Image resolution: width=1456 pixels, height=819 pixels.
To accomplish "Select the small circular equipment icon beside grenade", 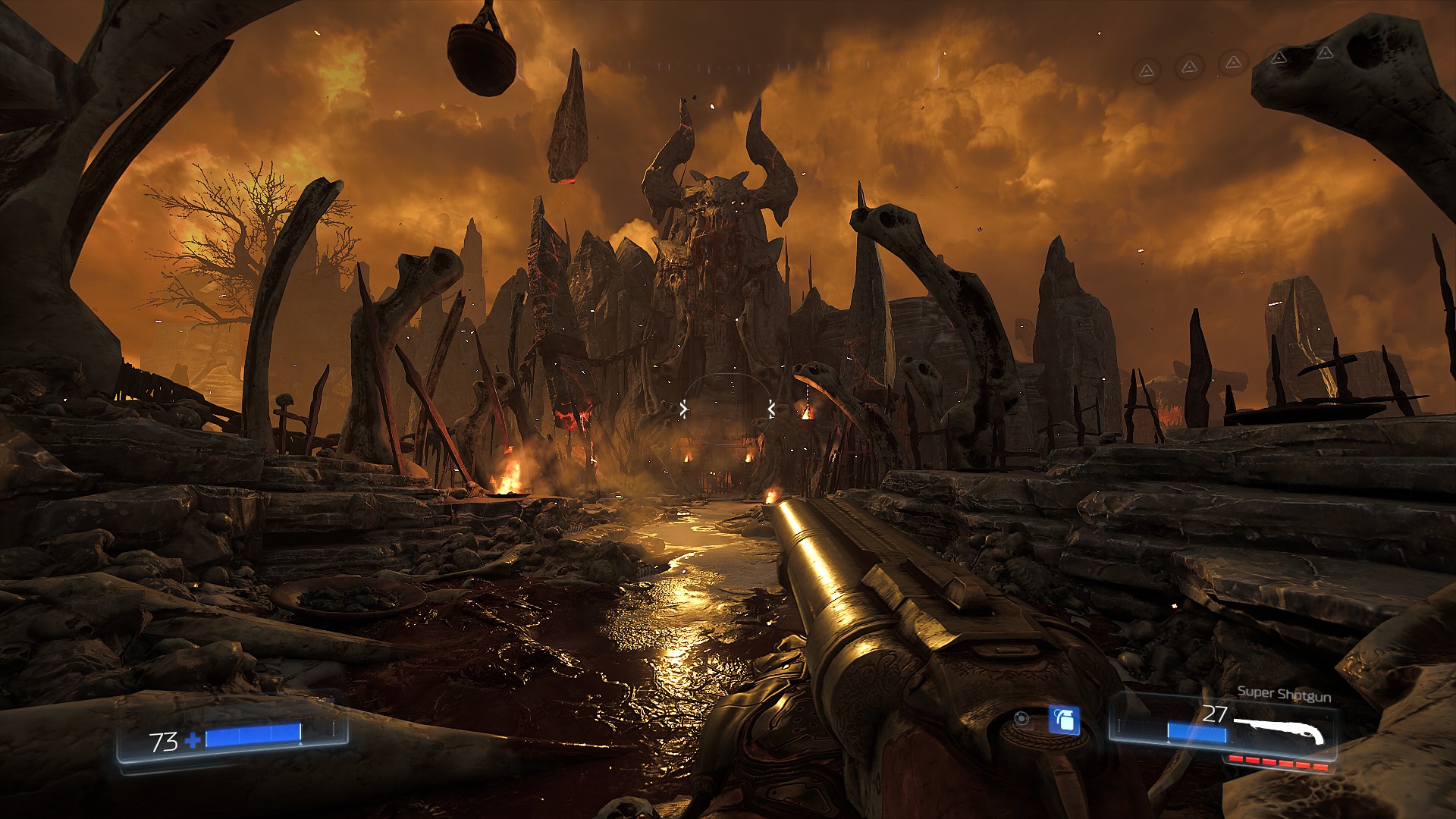I will click(x=1021, y=718).
